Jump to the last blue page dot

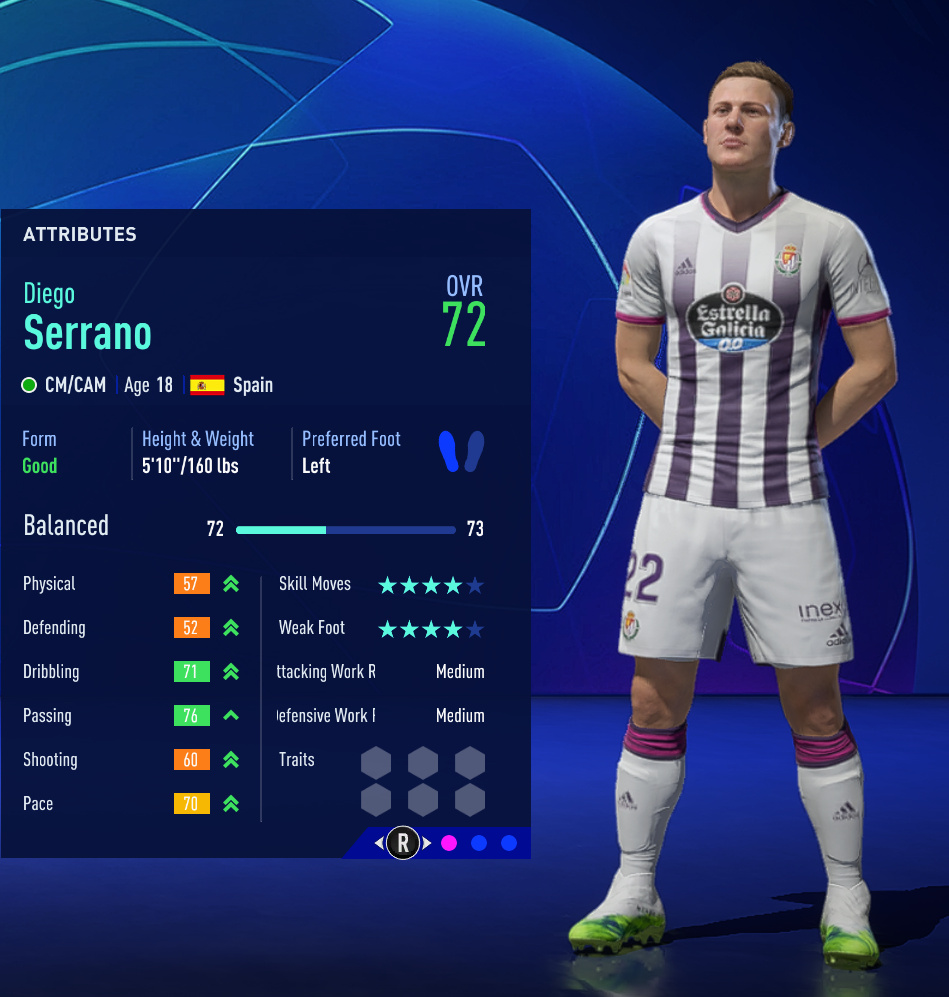tap(509, 843)
